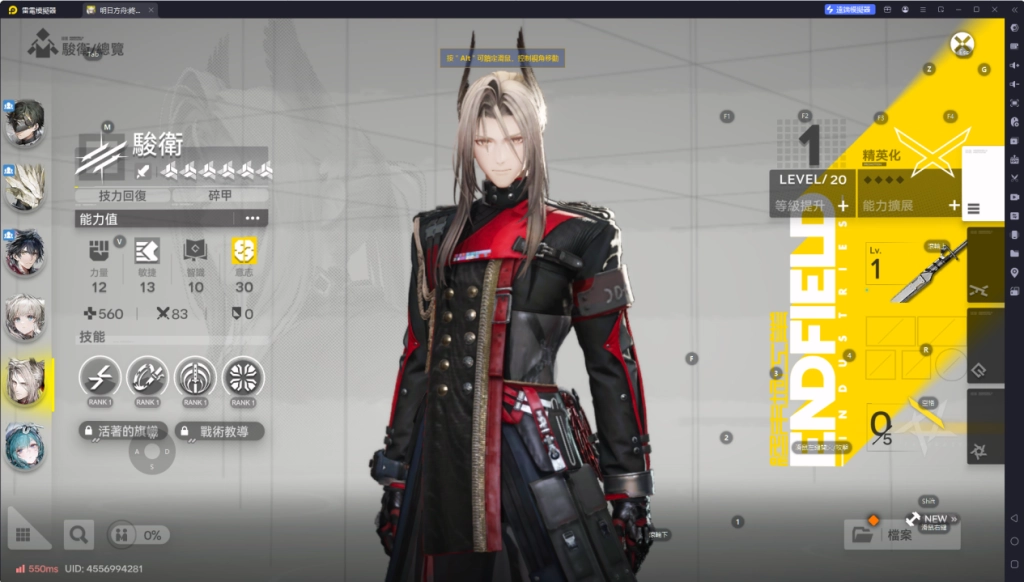The width and height of the screenshot is (1024, 582).
Task: Select the dark-haired operator with red accents
Action: (x=24, y=254)
